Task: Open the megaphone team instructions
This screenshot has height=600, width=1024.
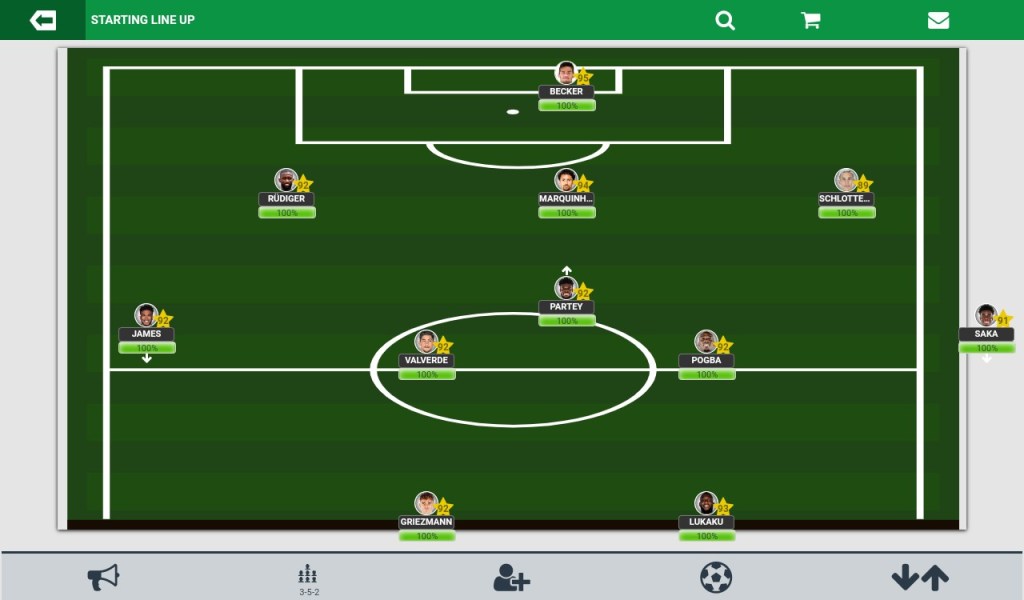Action: pos(103,577)
